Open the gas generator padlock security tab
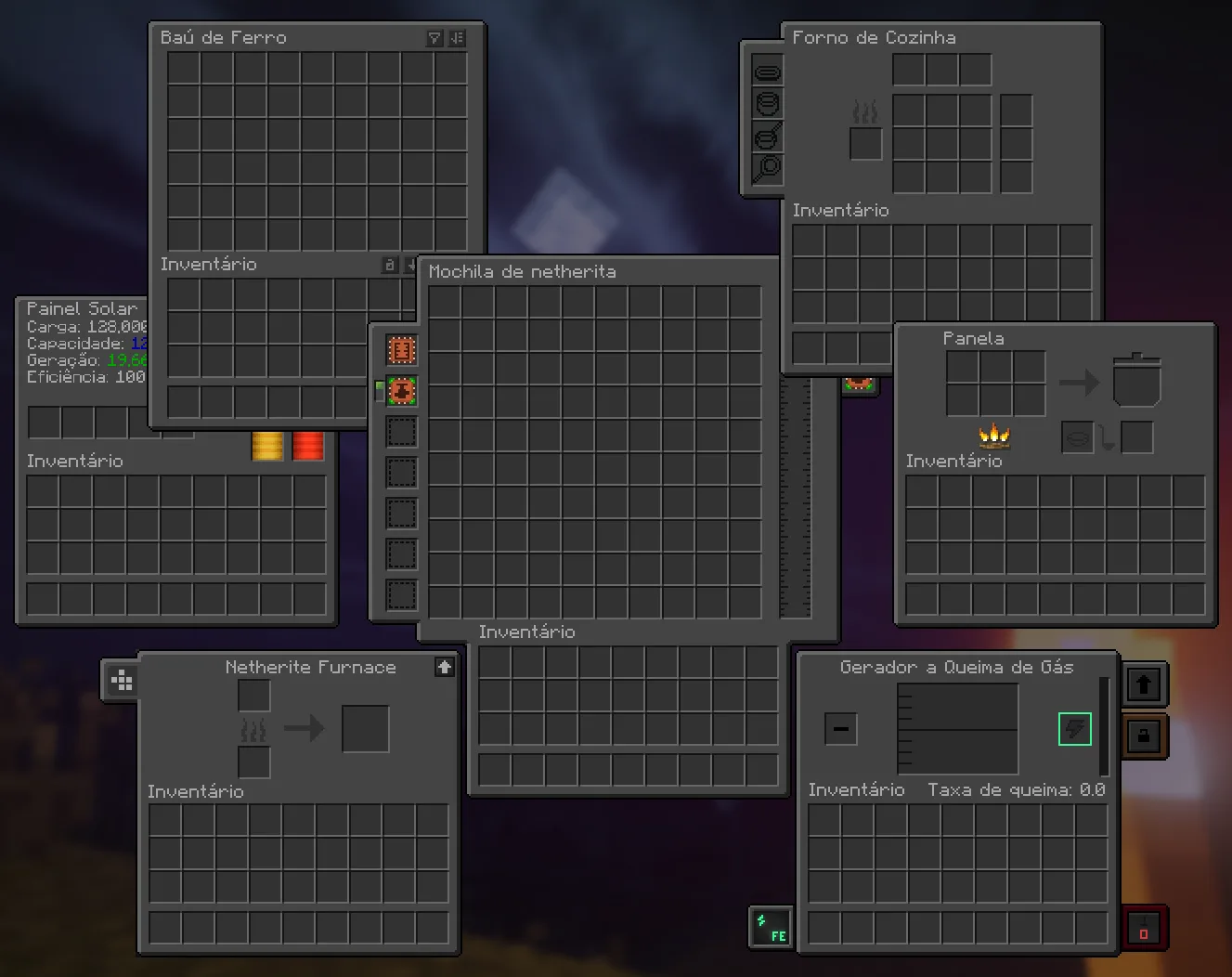The height and width of the screenshot is (977, 1232). point(1144,736)
